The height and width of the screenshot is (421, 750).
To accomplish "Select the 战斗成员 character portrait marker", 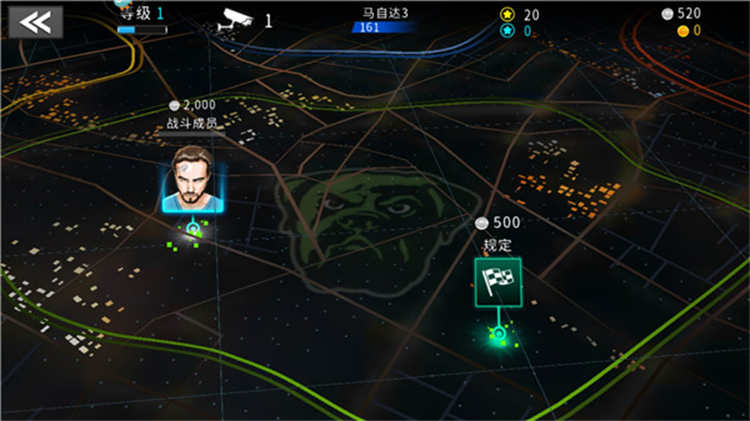I will (194, 178).
